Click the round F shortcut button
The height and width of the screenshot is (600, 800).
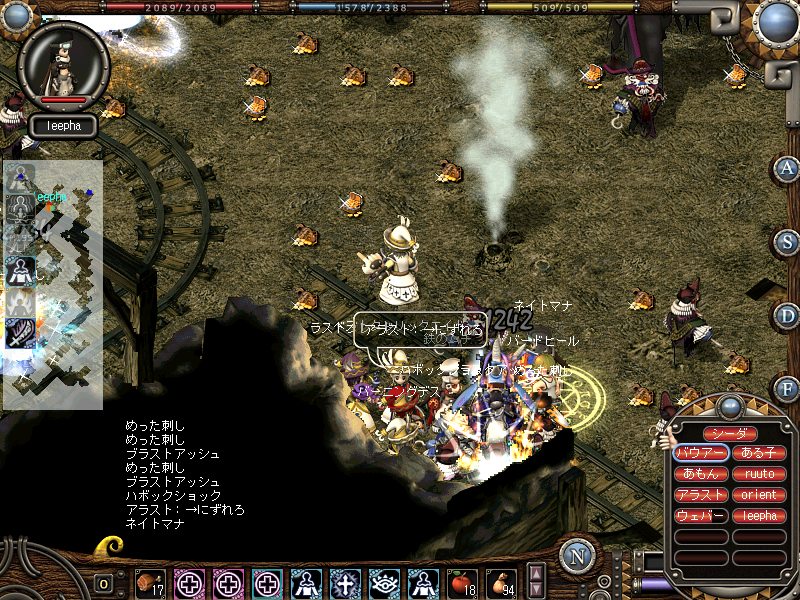(787, 388)
